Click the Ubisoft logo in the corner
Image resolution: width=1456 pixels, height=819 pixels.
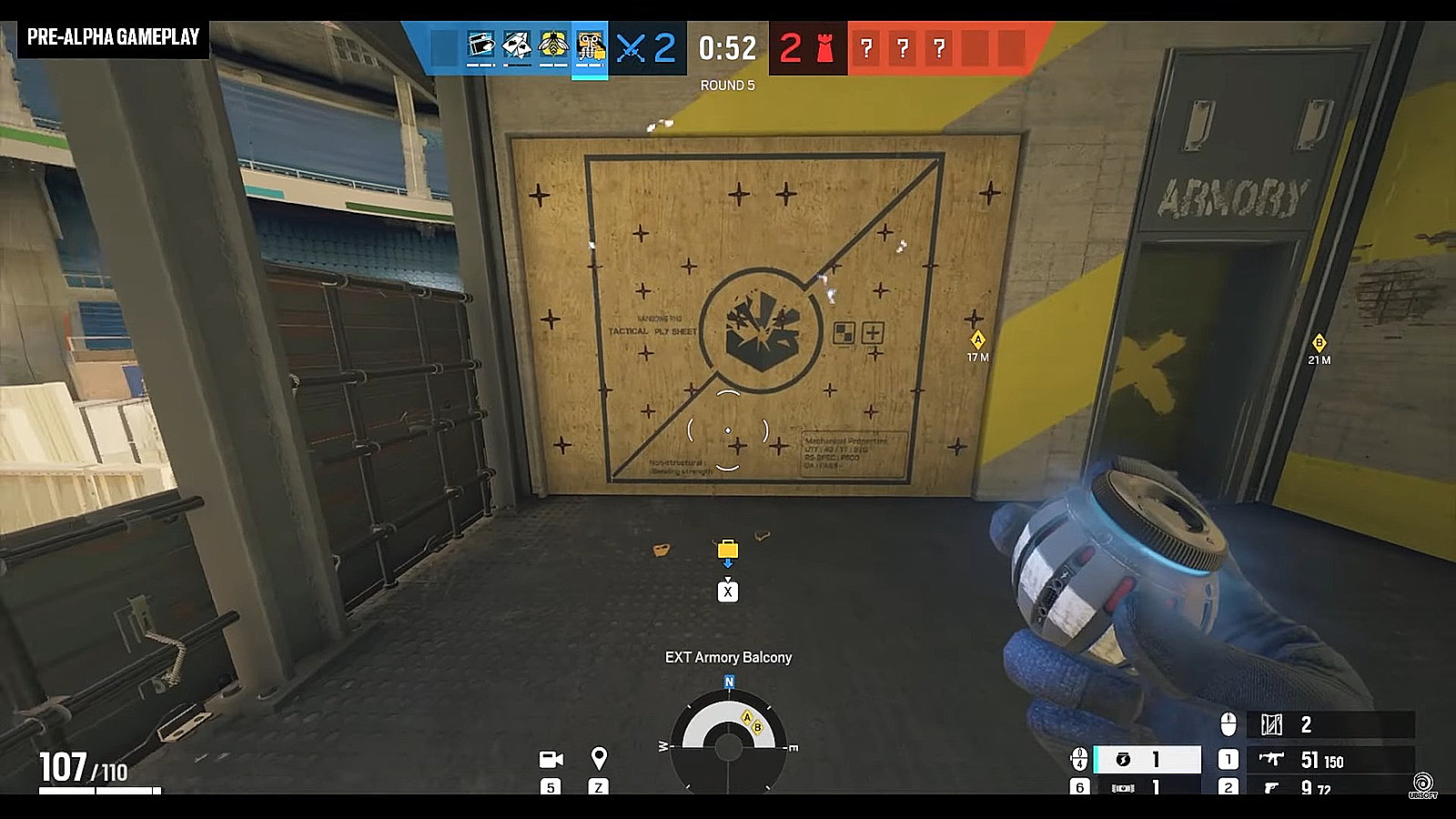click(1421, 780)
